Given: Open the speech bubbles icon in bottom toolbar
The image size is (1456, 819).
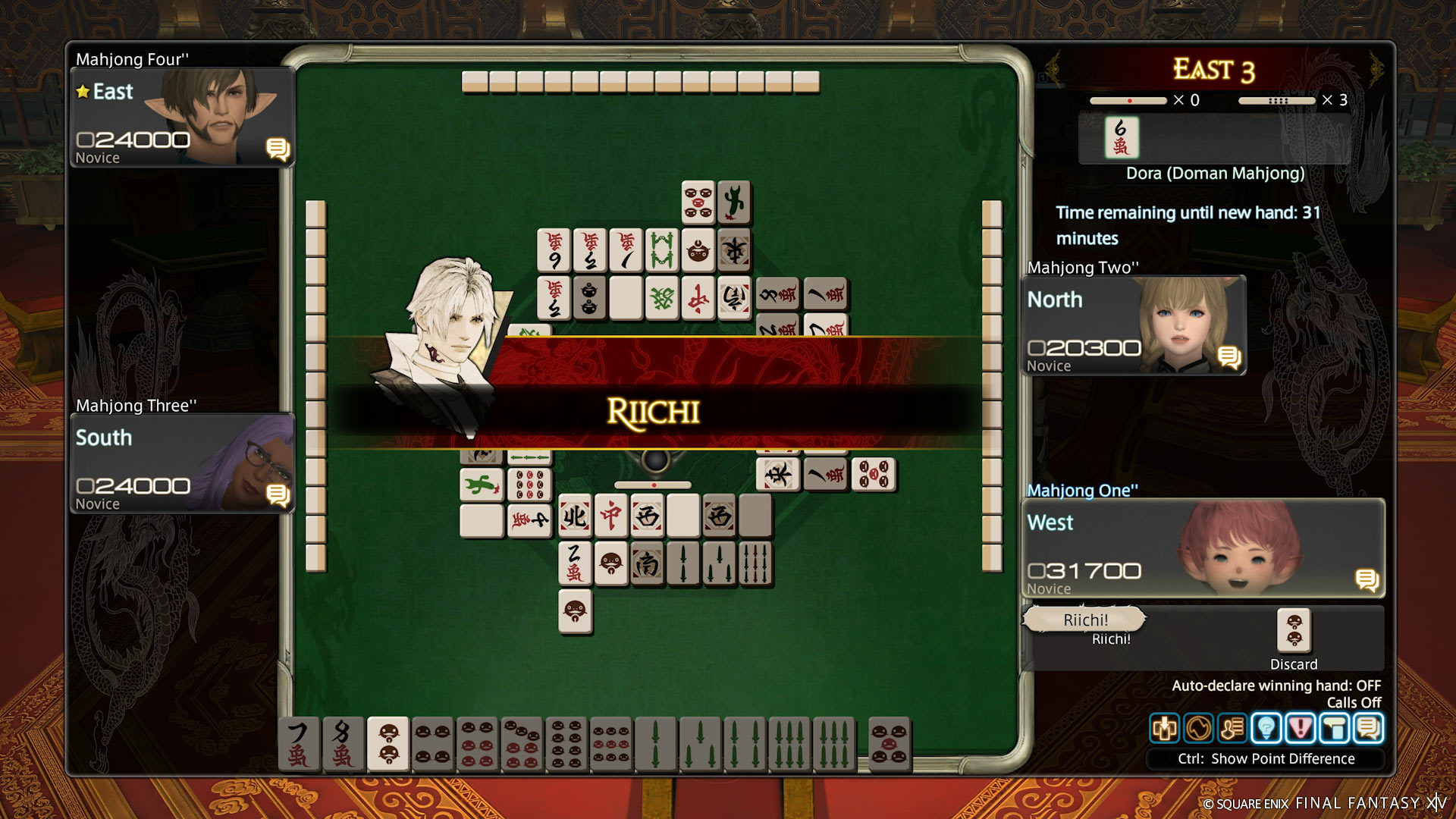Looking at the screenshot, I should point(1369,729).
